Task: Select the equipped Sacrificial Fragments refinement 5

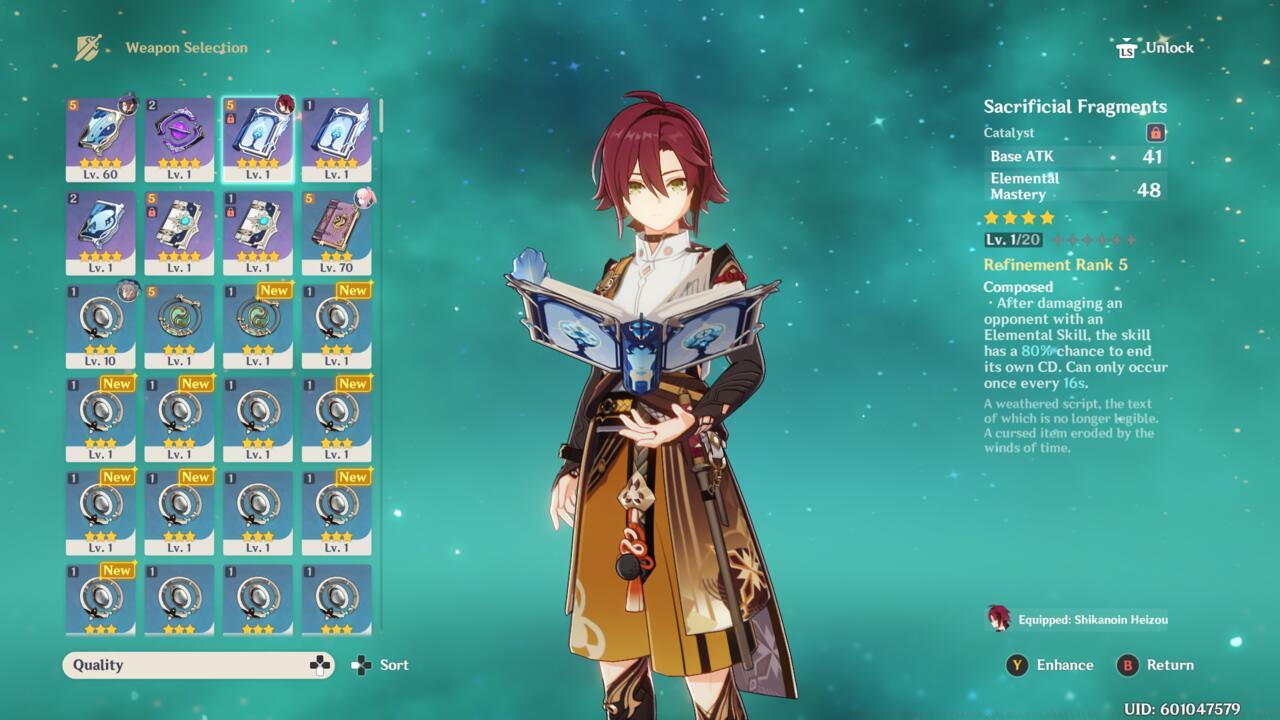Action: pos(258,138)
